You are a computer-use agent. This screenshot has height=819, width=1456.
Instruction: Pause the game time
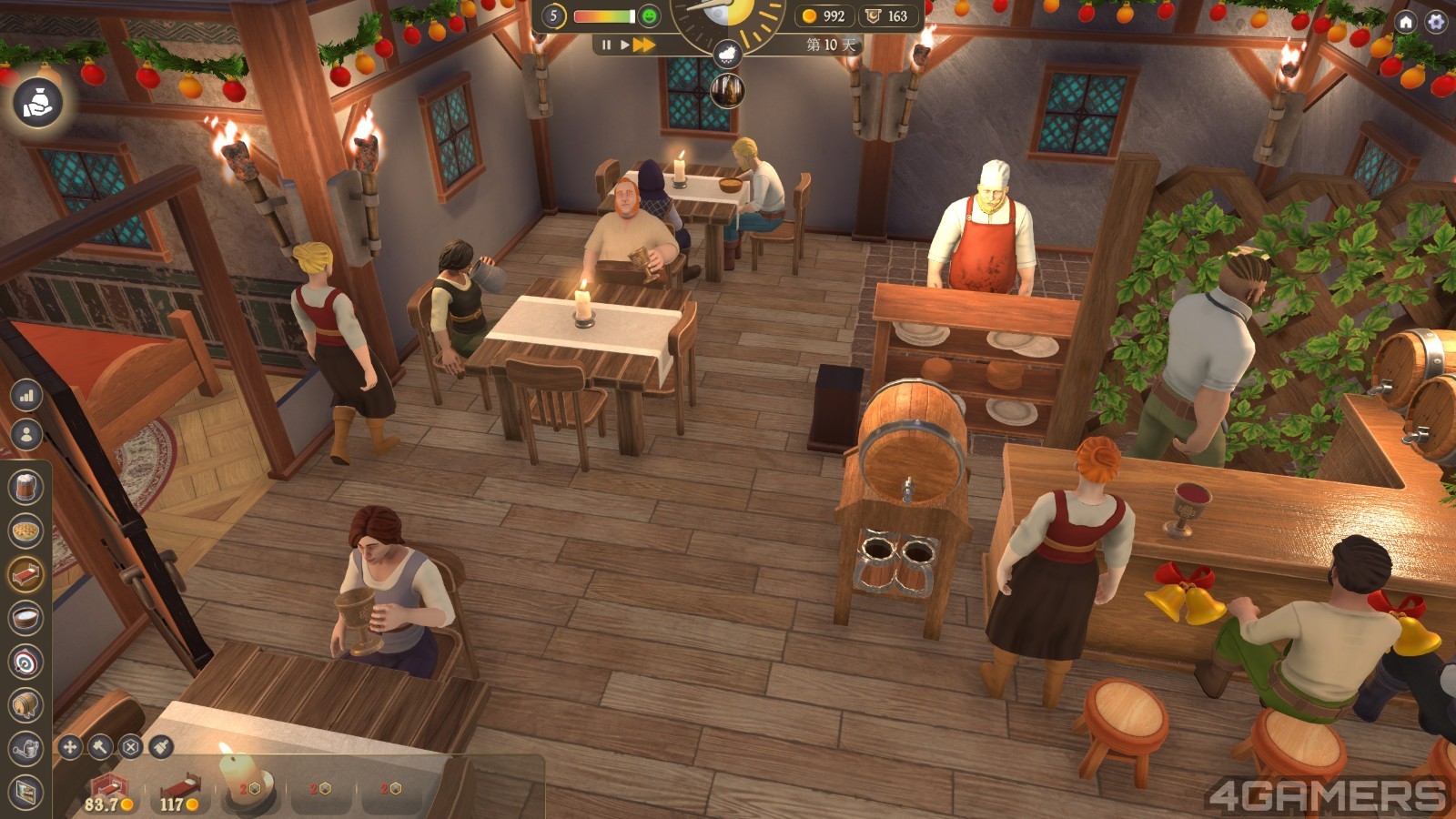(x=606, y=45)
